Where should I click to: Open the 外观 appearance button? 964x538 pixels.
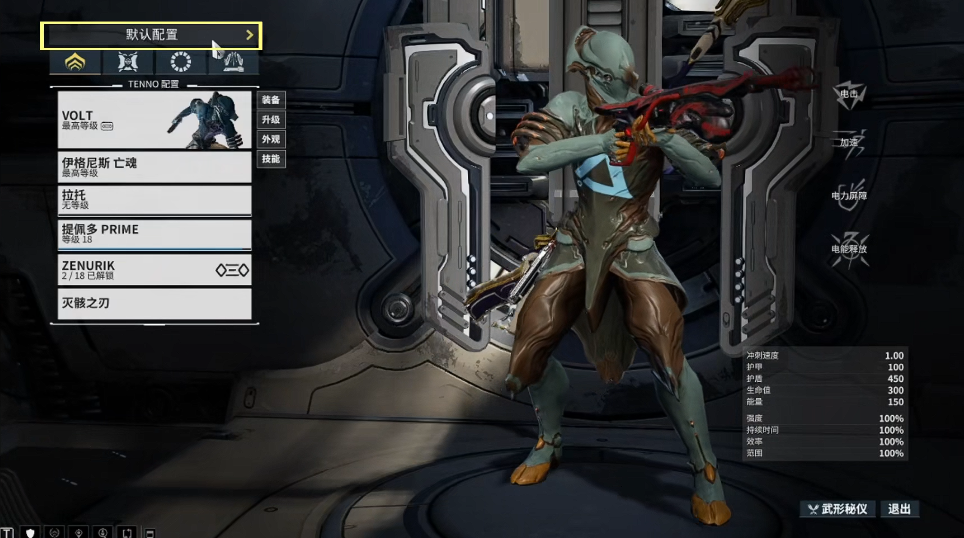click(271, 139)
